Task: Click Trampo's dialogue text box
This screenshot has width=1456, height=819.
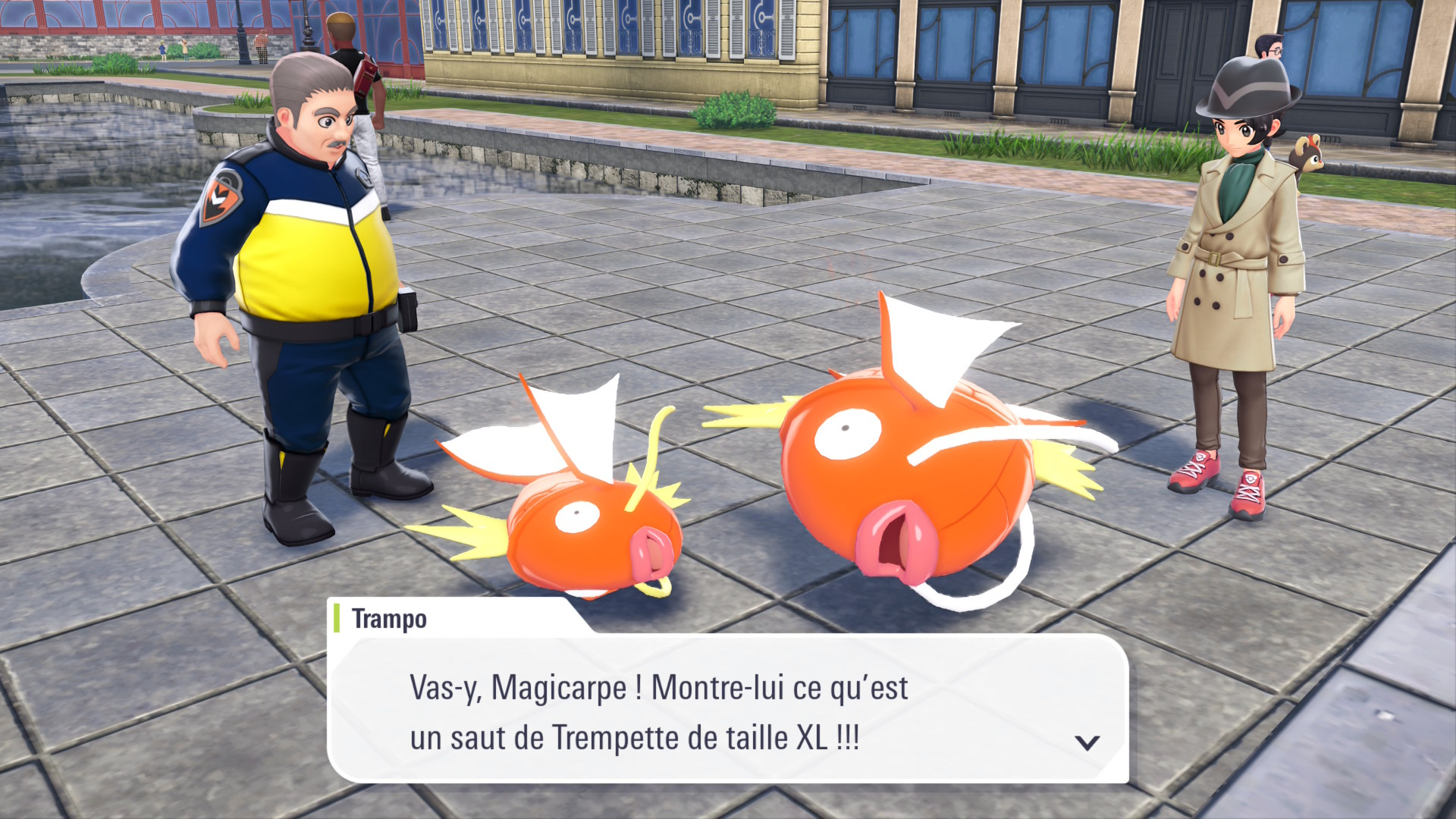Action: click(x=726, y=710)
